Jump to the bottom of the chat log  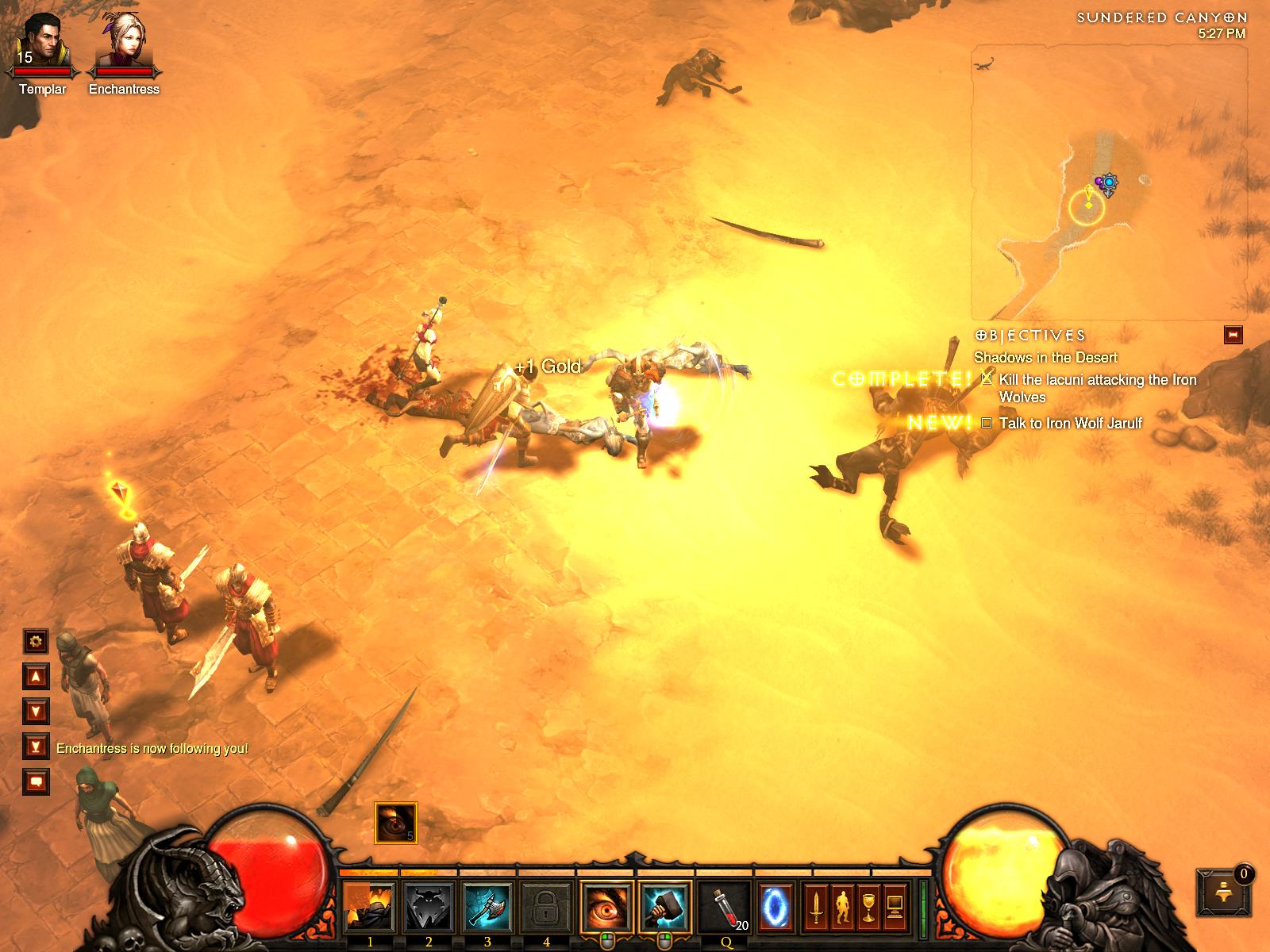[36, 746]
